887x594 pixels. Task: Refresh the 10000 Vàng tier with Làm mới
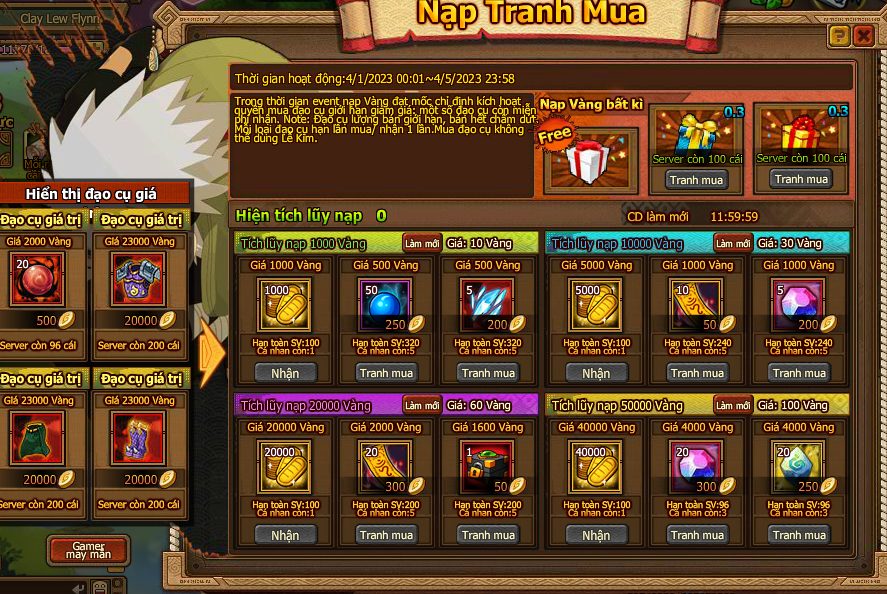tap(733, 243)
